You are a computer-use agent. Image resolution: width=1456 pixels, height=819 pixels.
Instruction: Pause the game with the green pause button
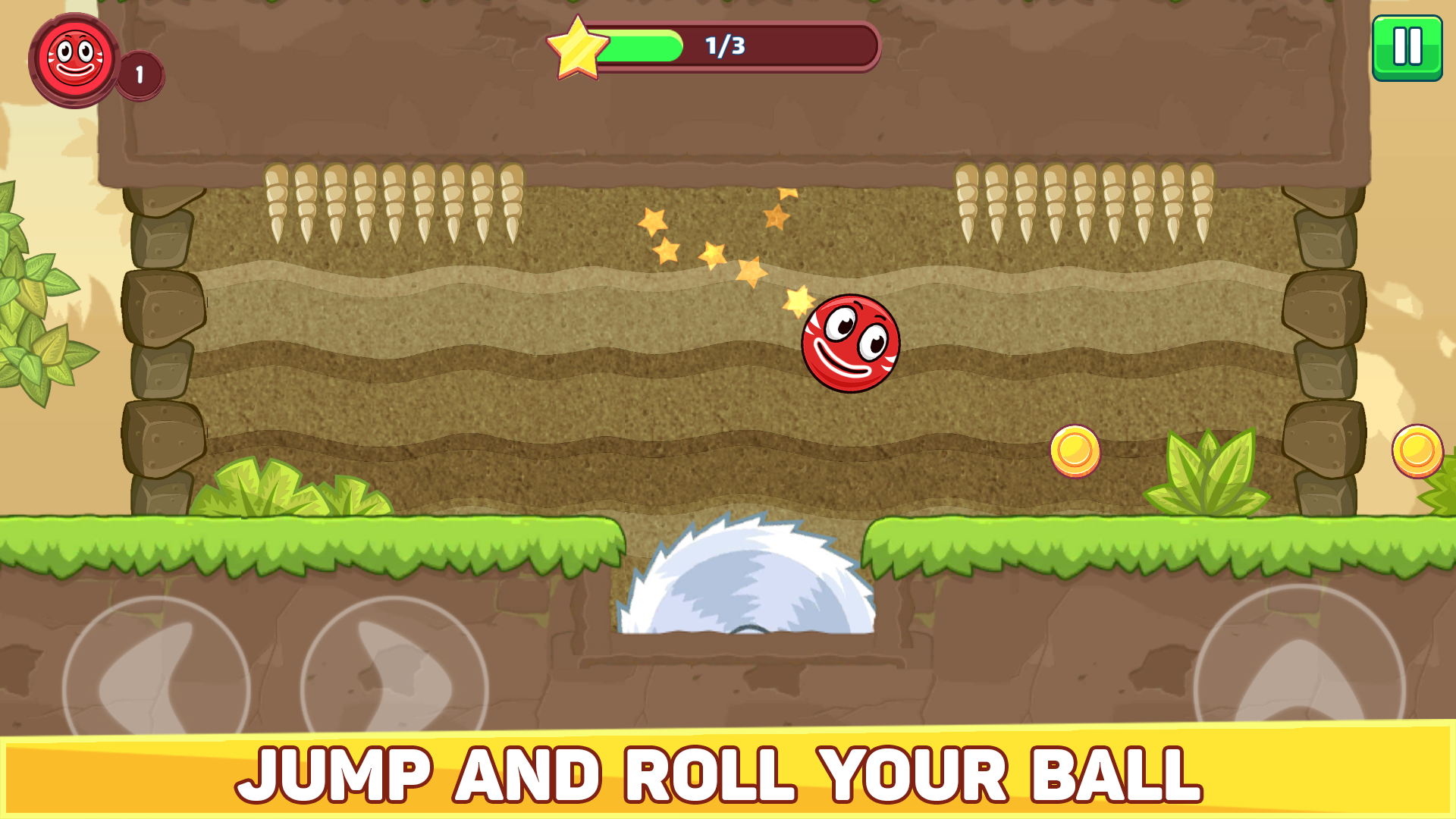tap(1407, 47)
